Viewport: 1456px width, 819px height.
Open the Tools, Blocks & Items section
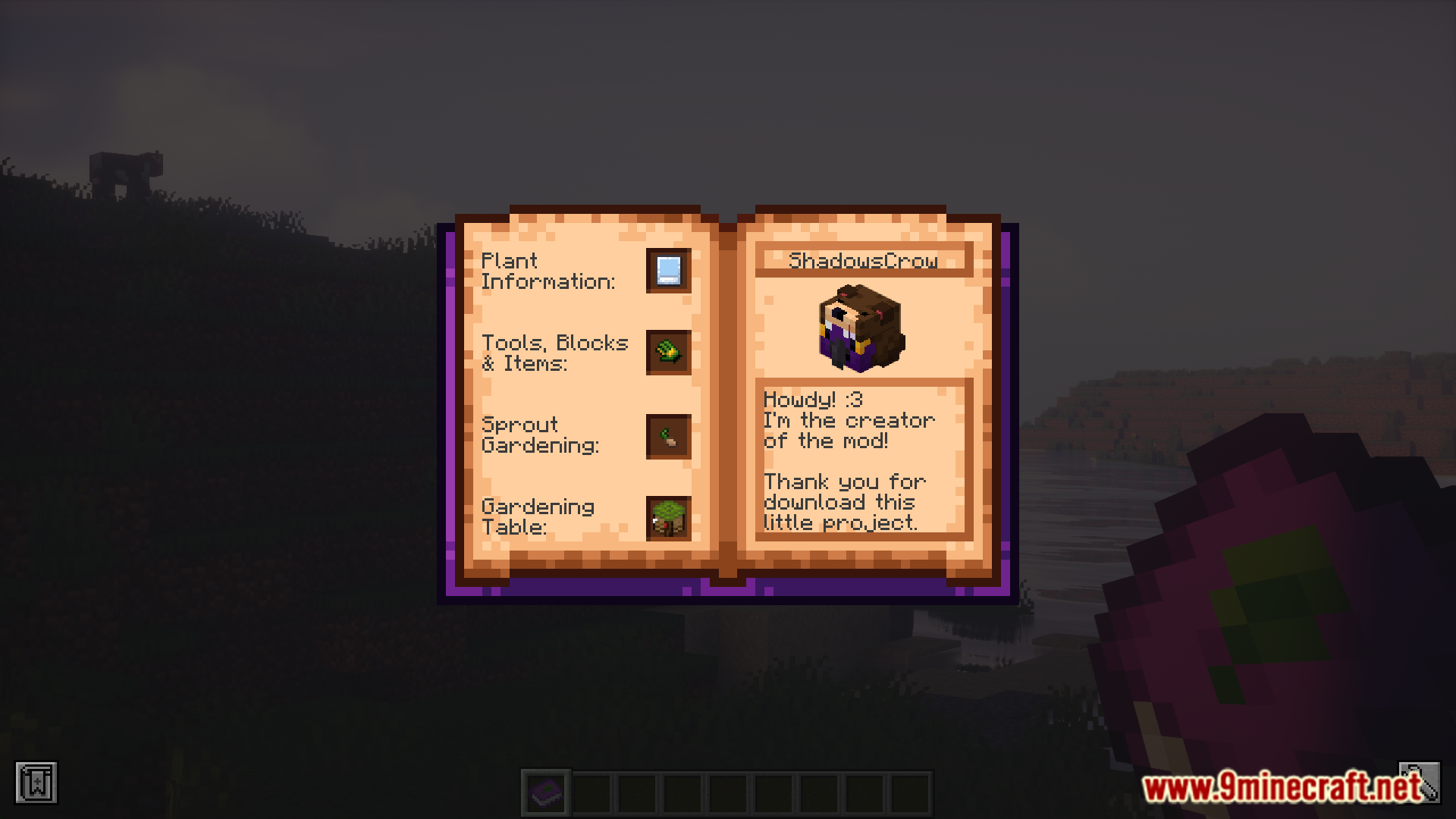pyautogui.click(x=668, y=353)
